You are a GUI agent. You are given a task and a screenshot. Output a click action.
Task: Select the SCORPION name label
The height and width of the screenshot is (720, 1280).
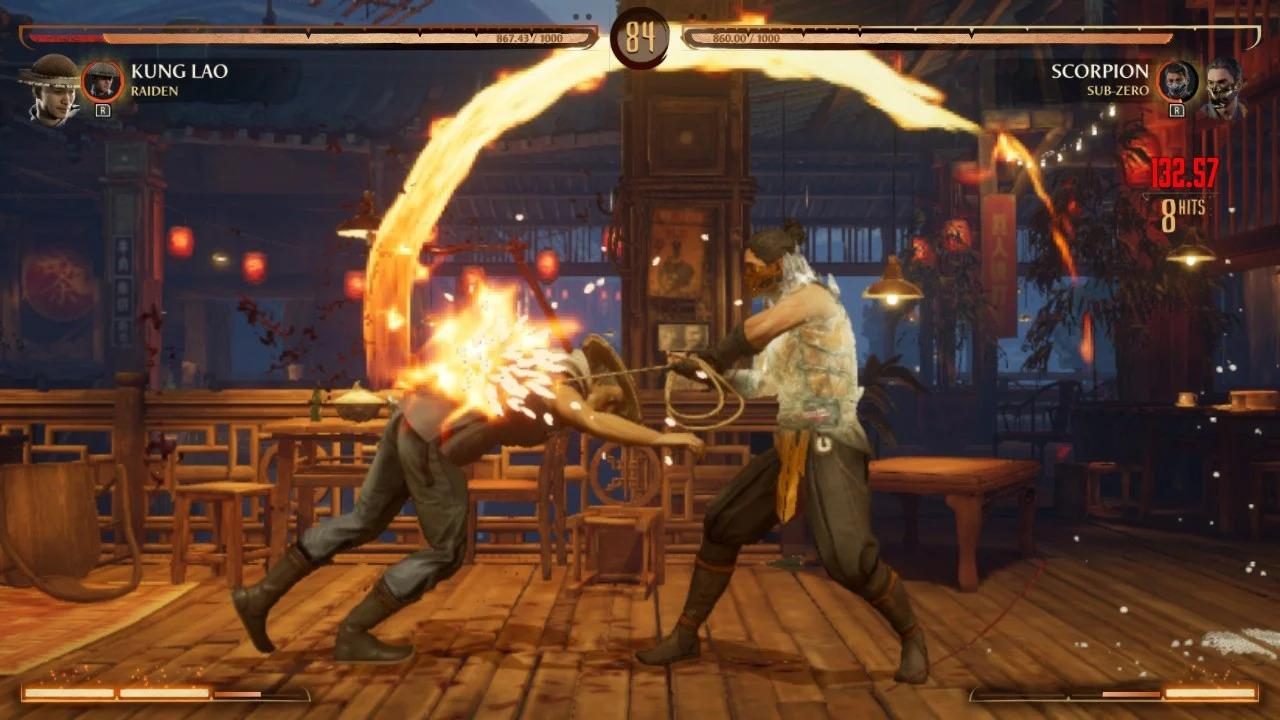click(x=1098, y=71)
